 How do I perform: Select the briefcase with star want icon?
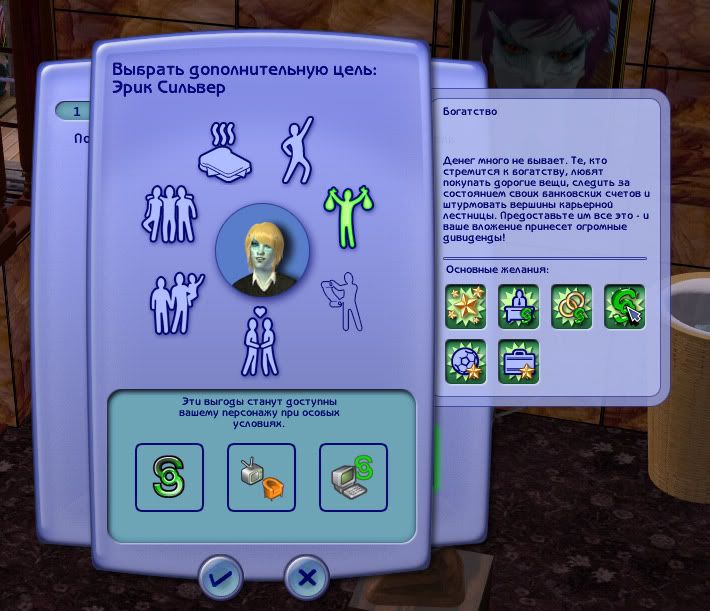click(518, 362)
